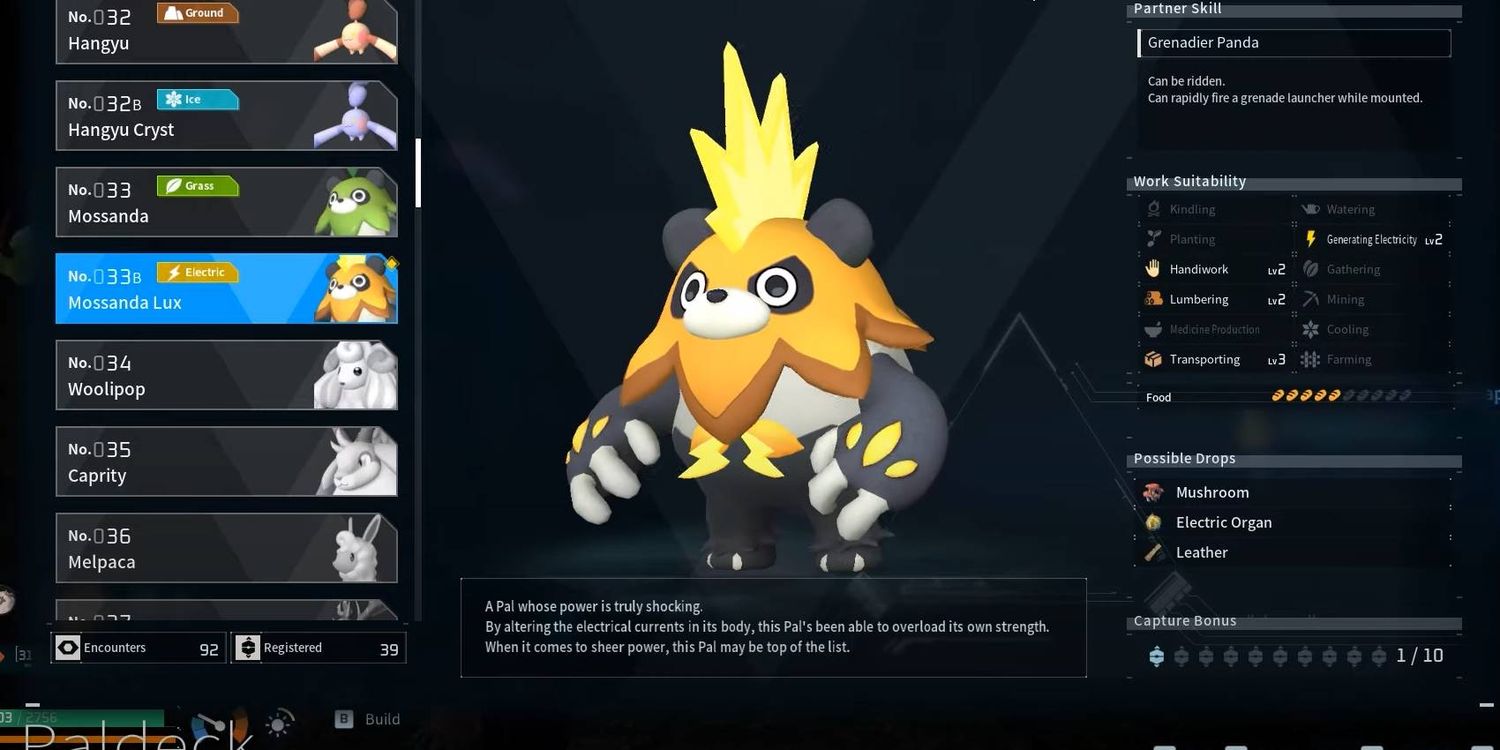Viewport: 1500px width, 750px height.
Task: Click the Grenadier Panda partner skill box
Action: tap(1294, 43)
